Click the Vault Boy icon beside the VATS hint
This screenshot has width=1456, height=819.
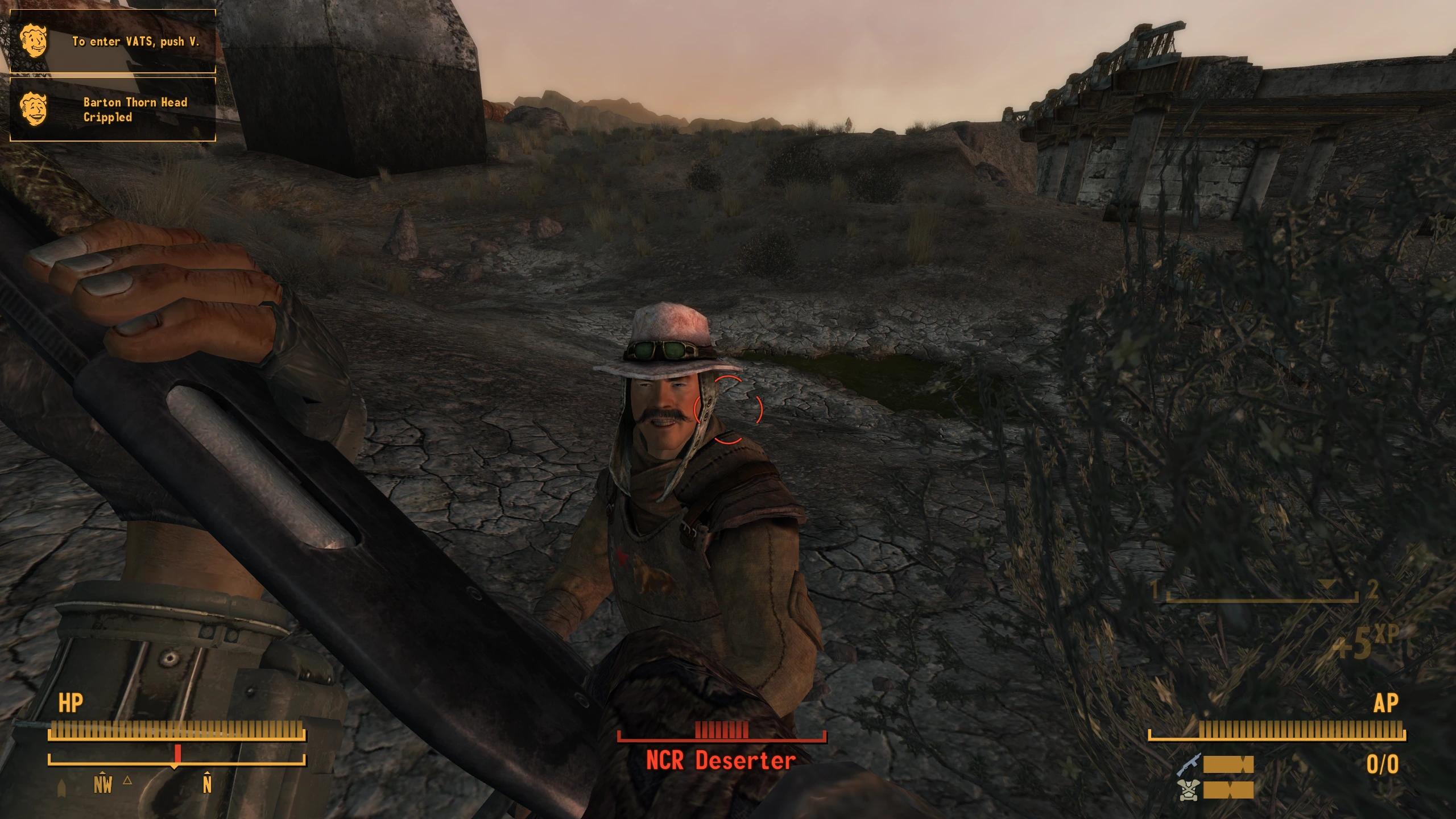click(34, 41)
